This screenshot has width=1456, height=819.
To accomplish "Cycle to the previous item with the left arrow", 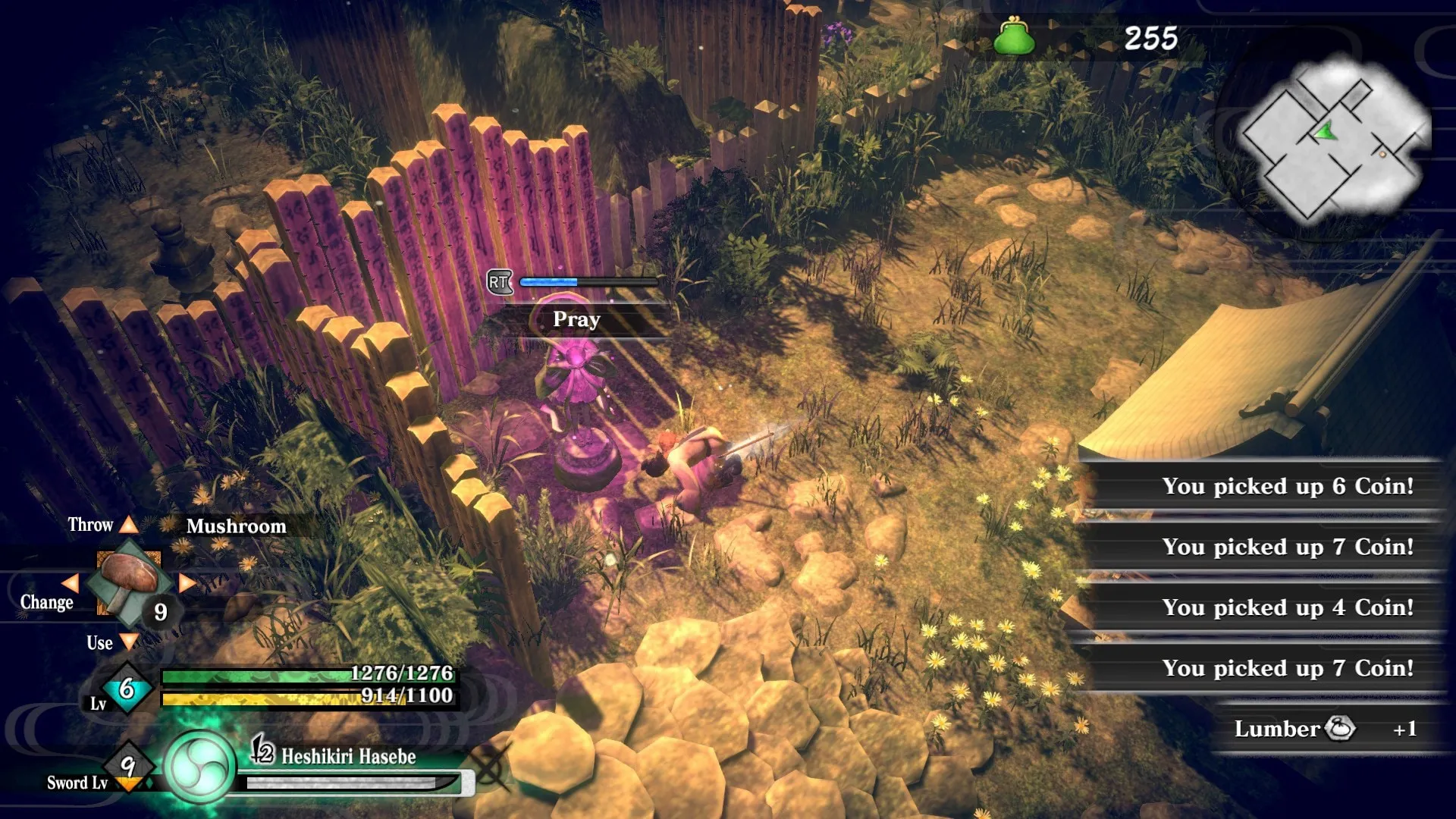I will click(70, 582).
